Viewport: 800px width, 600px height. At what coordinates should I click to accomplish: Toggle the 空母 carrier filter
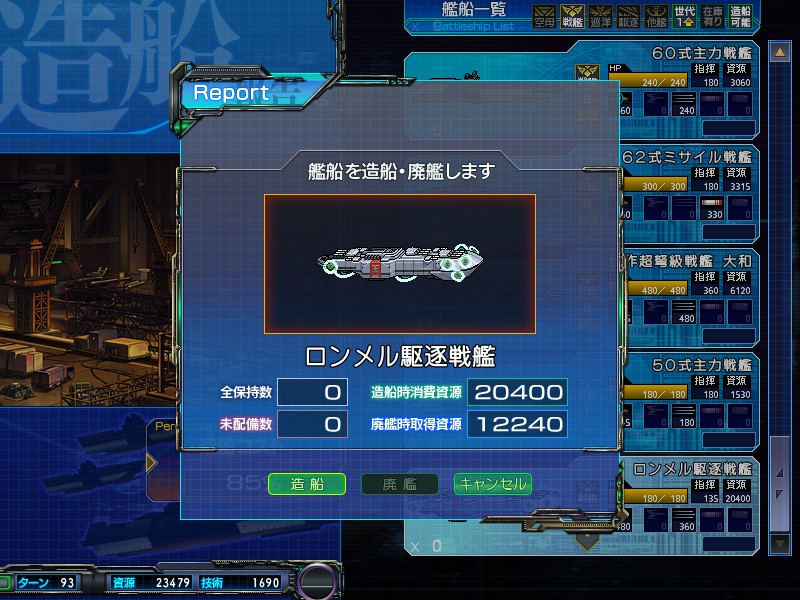point(544,17)
